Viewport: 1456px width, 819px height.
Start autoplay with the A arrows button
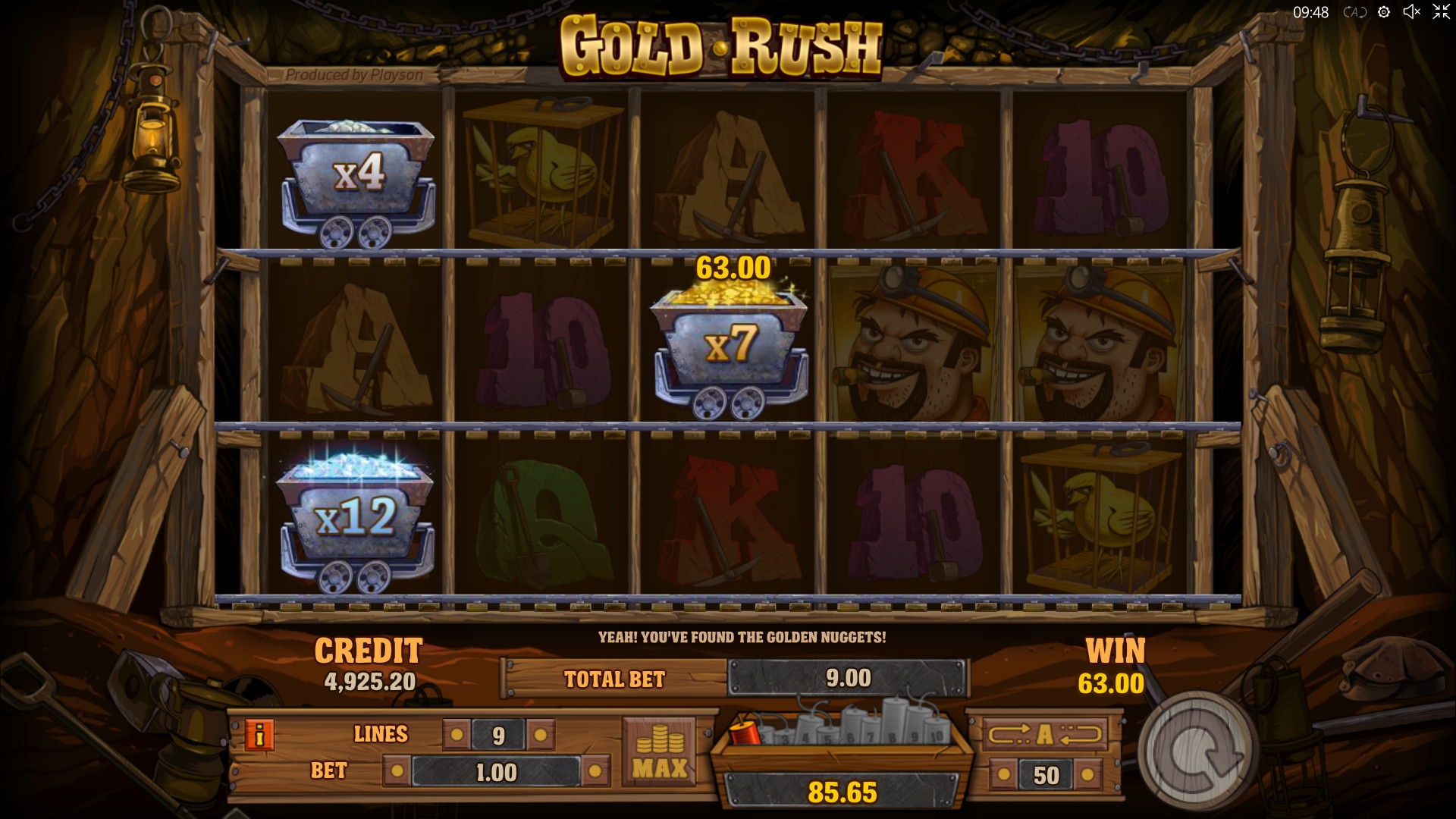[1045, 734]
